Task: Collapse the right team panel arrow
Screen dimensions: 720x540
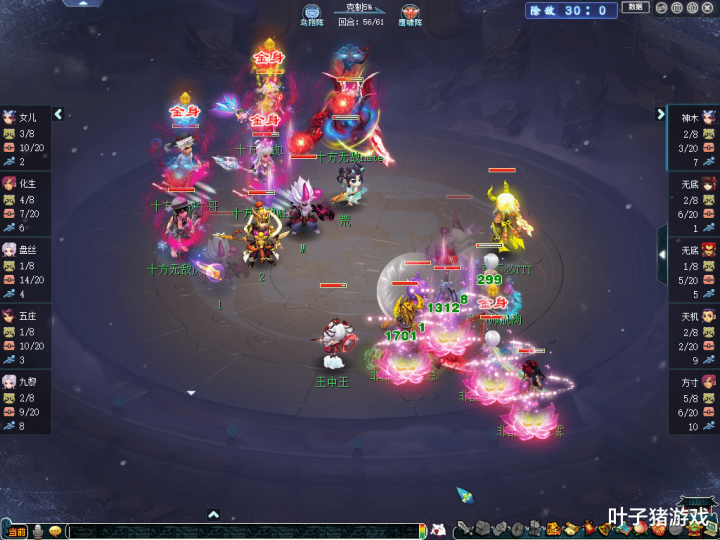Action: 661,114
